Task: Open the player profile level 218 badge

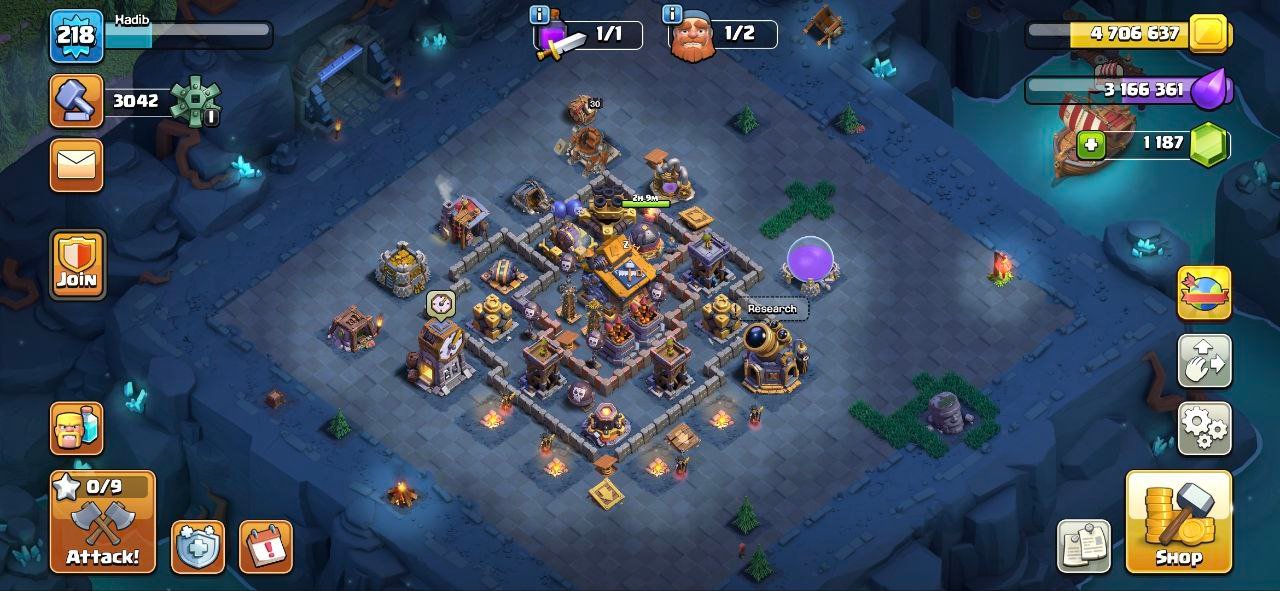Action: 76,36
